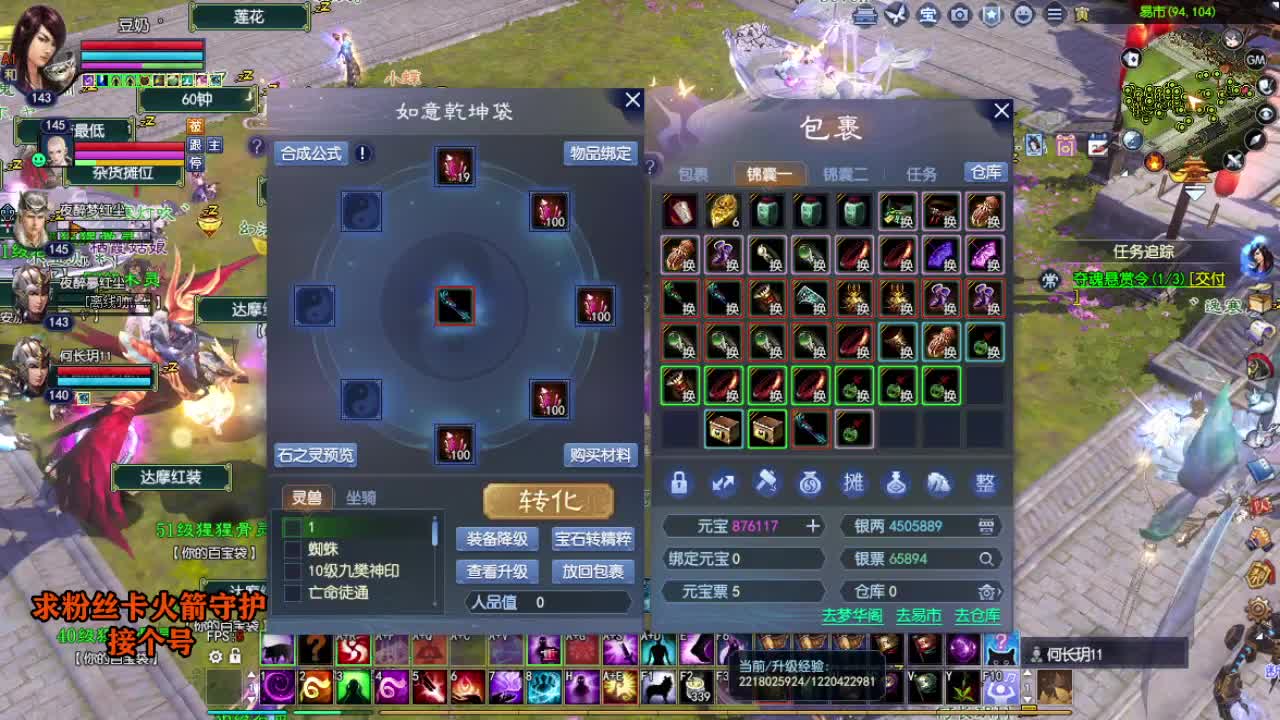Select the potion bottle icon in the inventory toolbar
Screen dimensions: 1280x720
[898, 483]
